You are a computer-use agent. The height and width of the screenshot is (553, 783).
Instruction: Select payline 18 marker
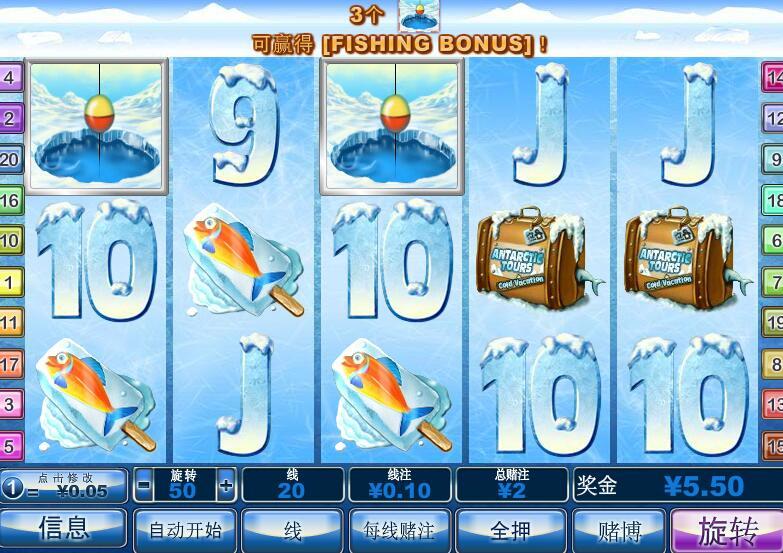coord(774,200)
